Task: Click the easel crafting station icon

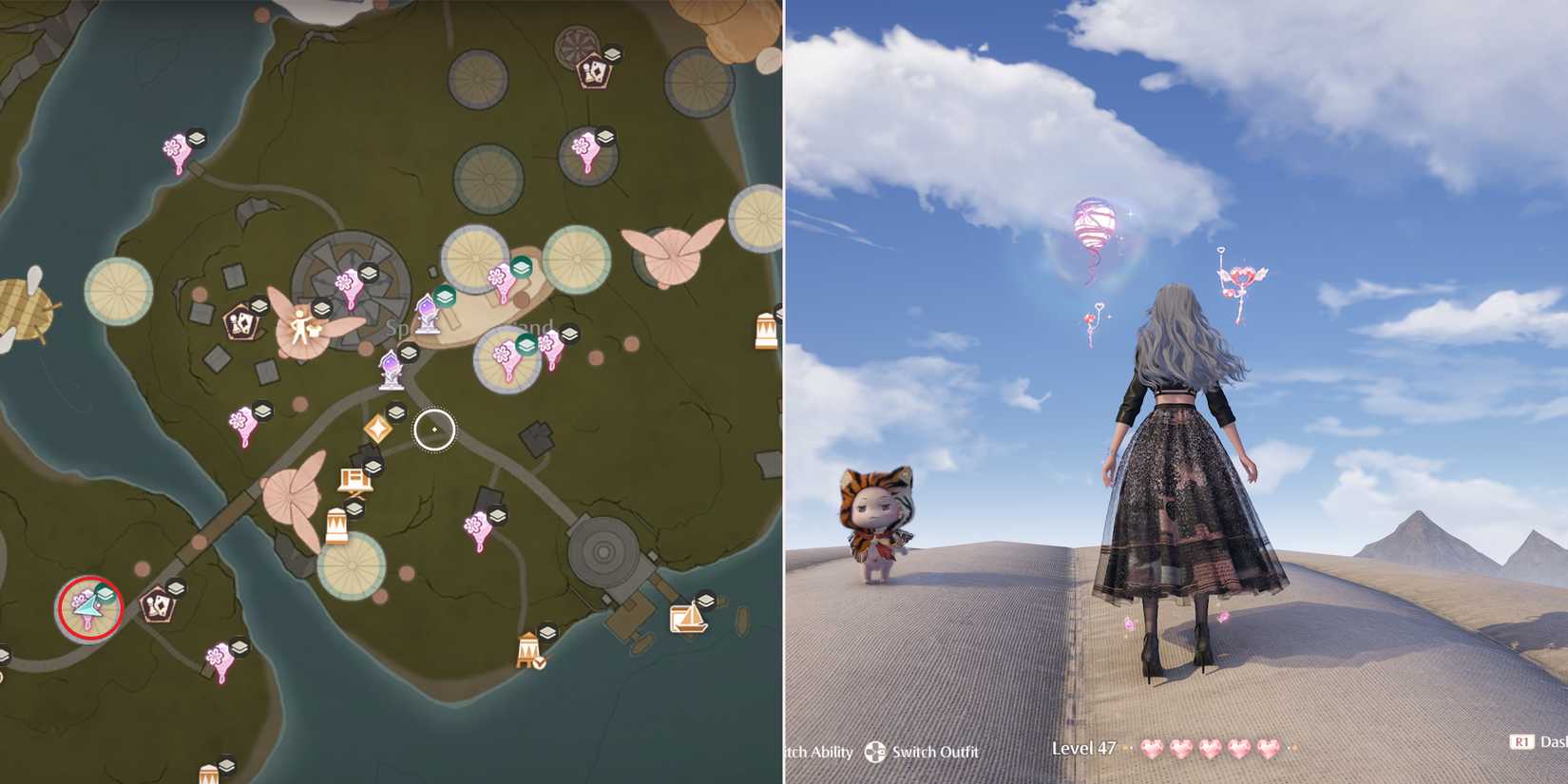Action: pos(354,478)
